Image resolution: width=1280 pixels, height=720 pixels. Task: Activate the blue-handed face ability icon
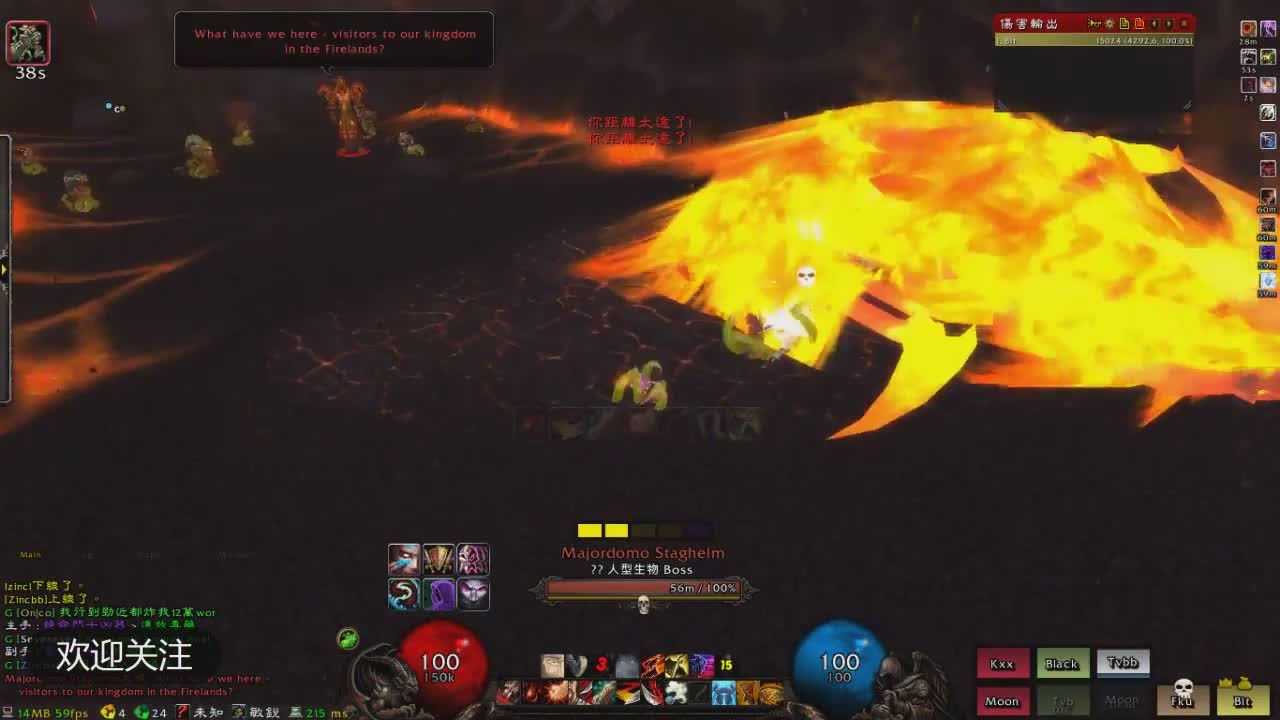(404, 560)
